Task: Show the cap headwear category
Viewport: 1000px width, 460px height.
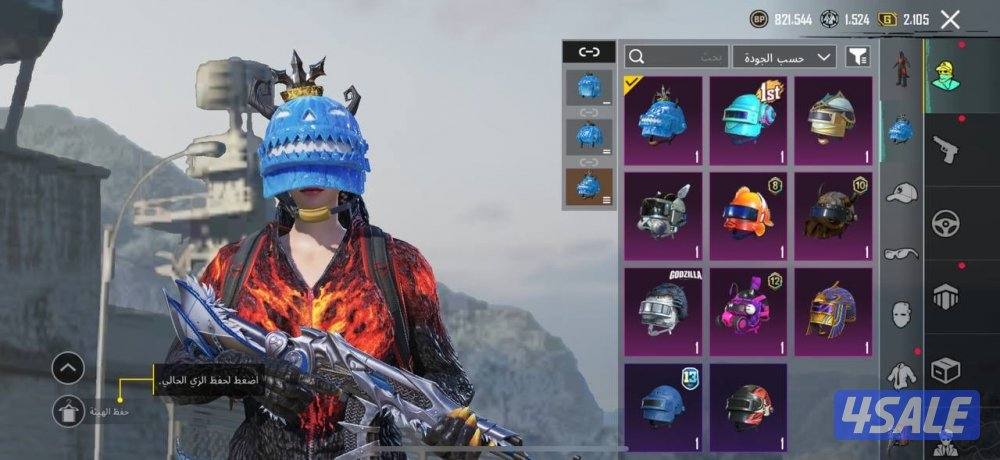Action: 902,192
